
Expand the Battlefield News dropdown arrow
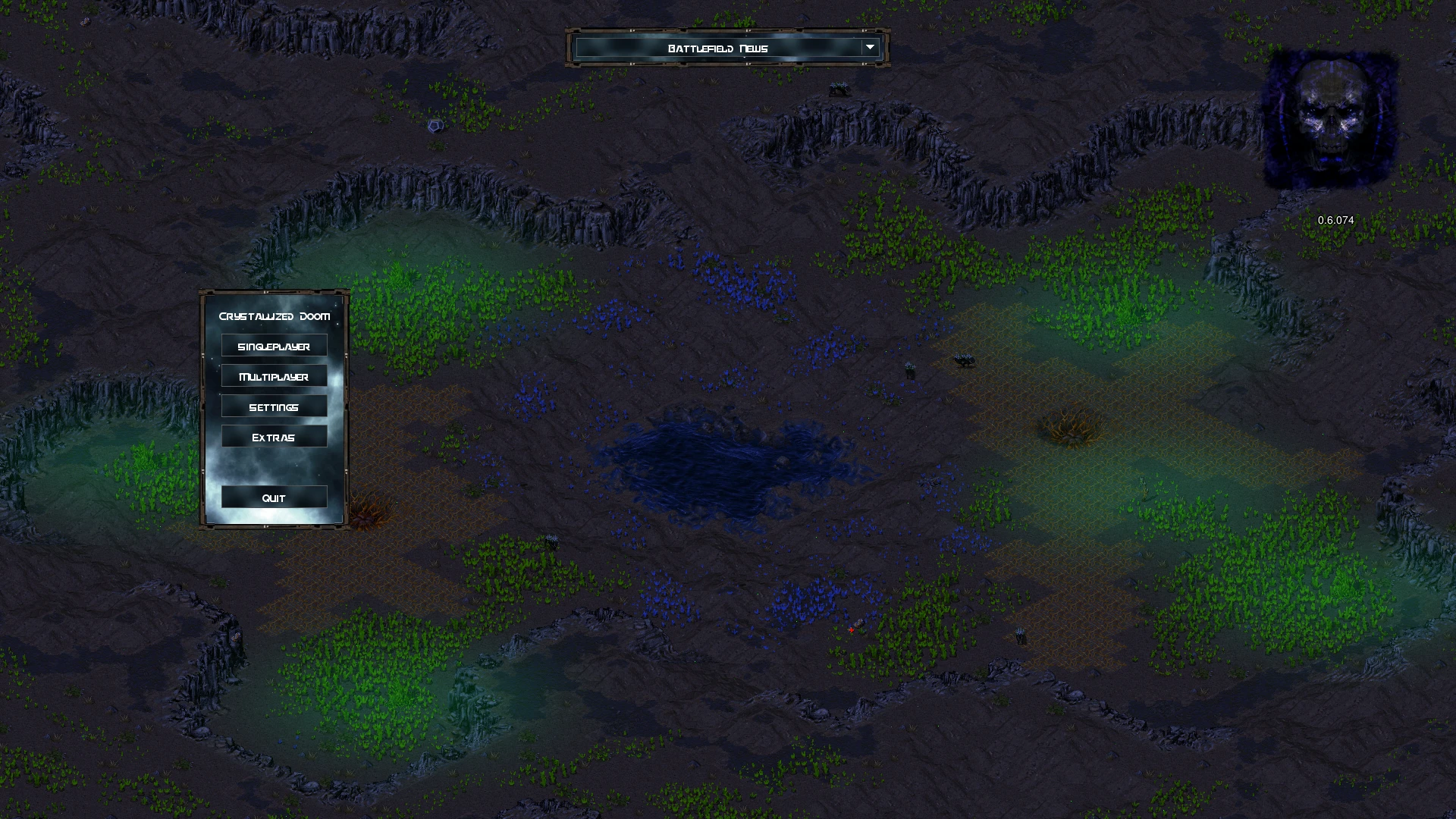click(870, 48)
